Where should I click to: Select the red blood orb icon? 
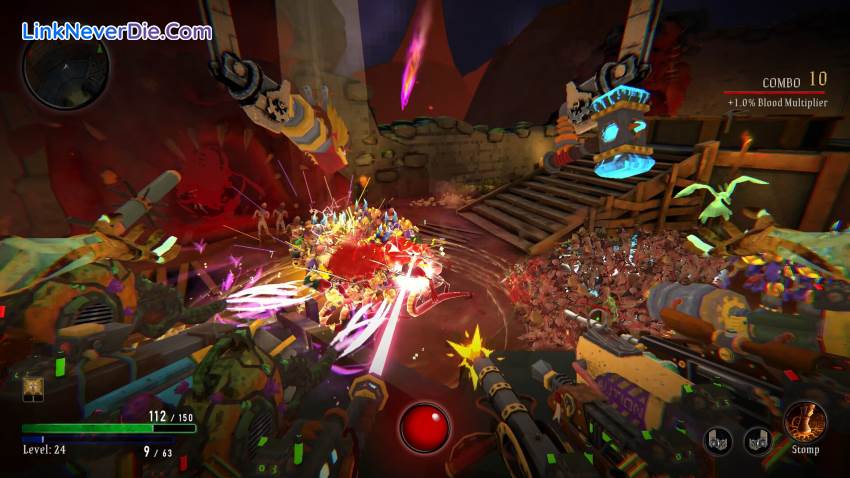424,427
